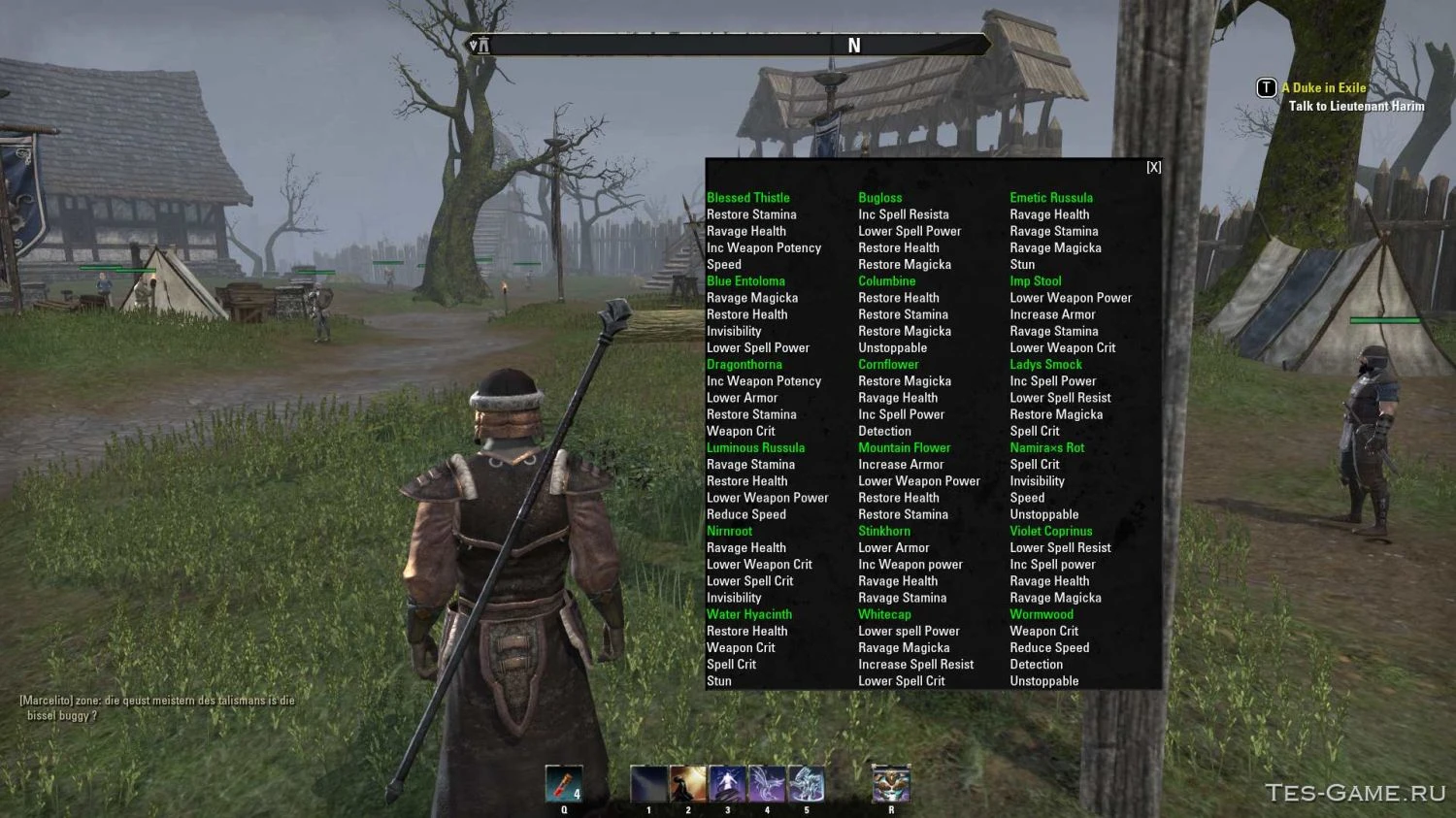Click the ultimate ability icon on the R slot
Screen dimensions: 1456x818
coord(890,781)
